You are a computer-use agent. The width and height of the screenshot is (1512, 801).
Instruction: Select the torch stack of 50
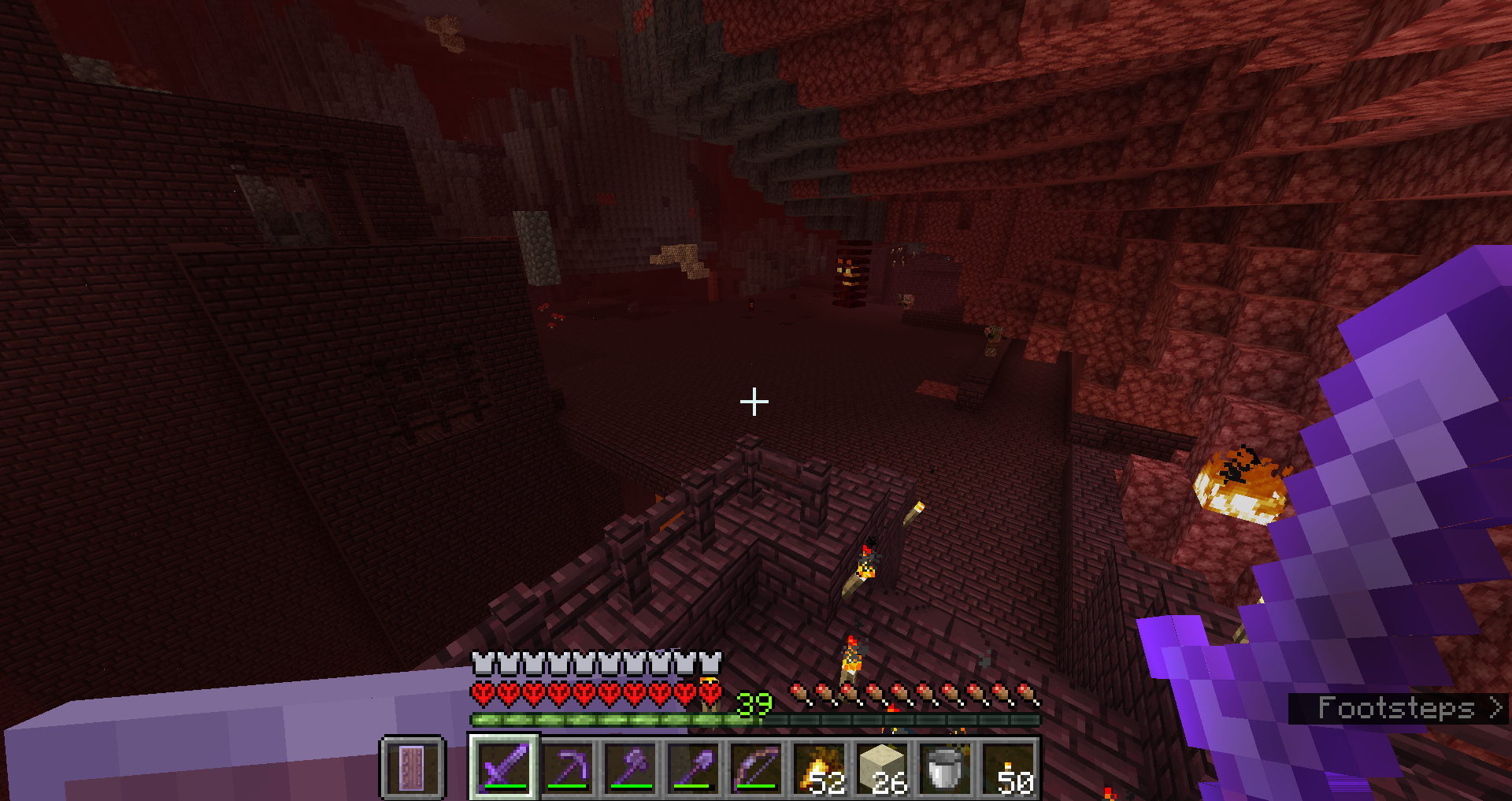point(1008,766)
